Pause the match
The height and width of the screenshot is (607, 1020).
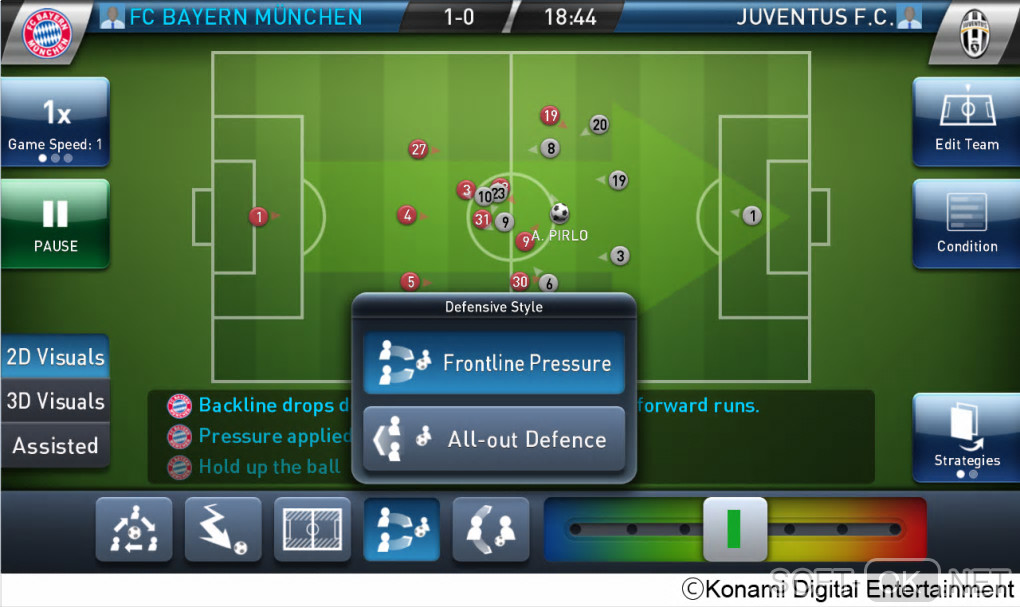coord(55,224)
